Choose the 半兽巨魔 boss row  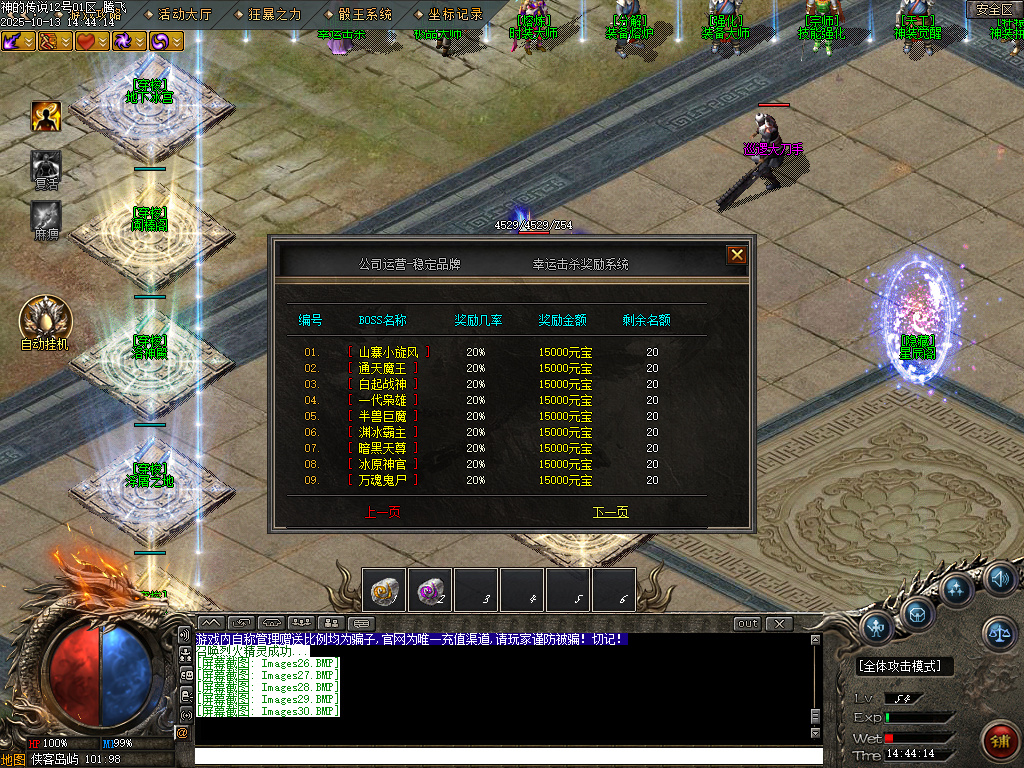[383, 416]
